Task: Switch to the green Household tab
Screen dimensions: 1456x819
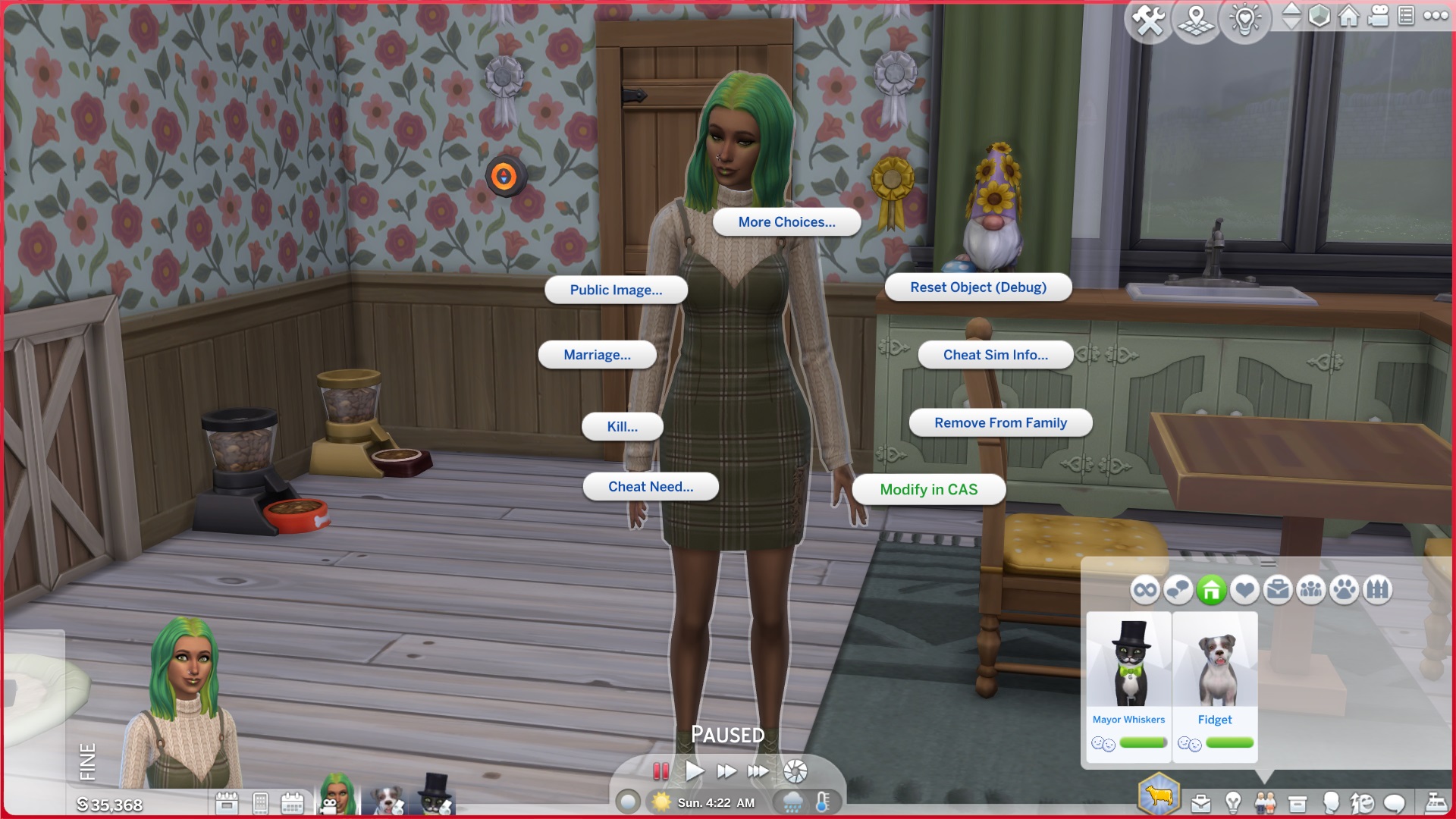Action: click(x=1212, y=588)
